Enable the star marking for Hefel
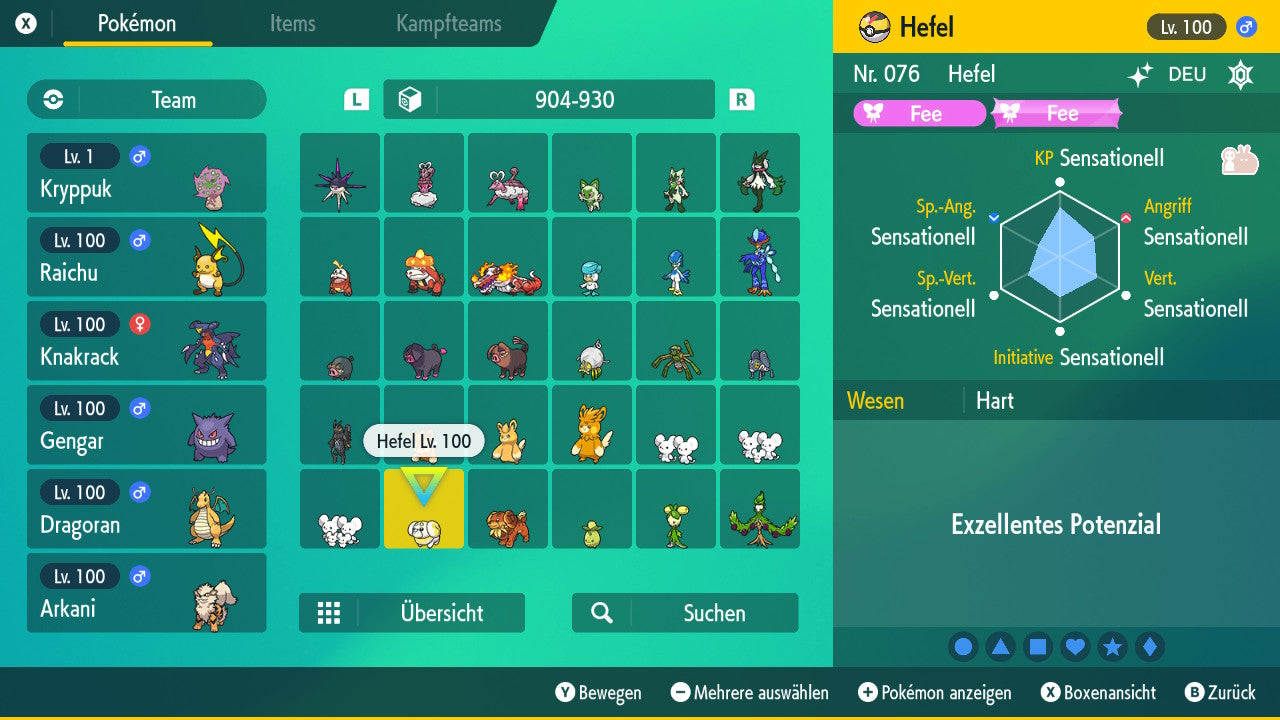Image resolution: width=1280 pixels, height=720 pixels. (1112, 646)
